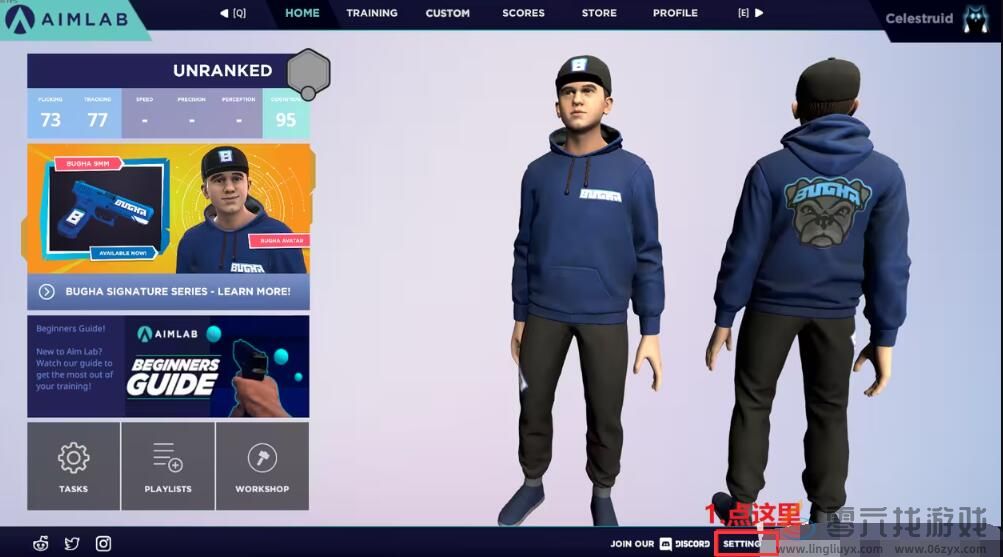Visit the Twitter page icon
This screenshot has width=1003, height=557.
point(72,543)
